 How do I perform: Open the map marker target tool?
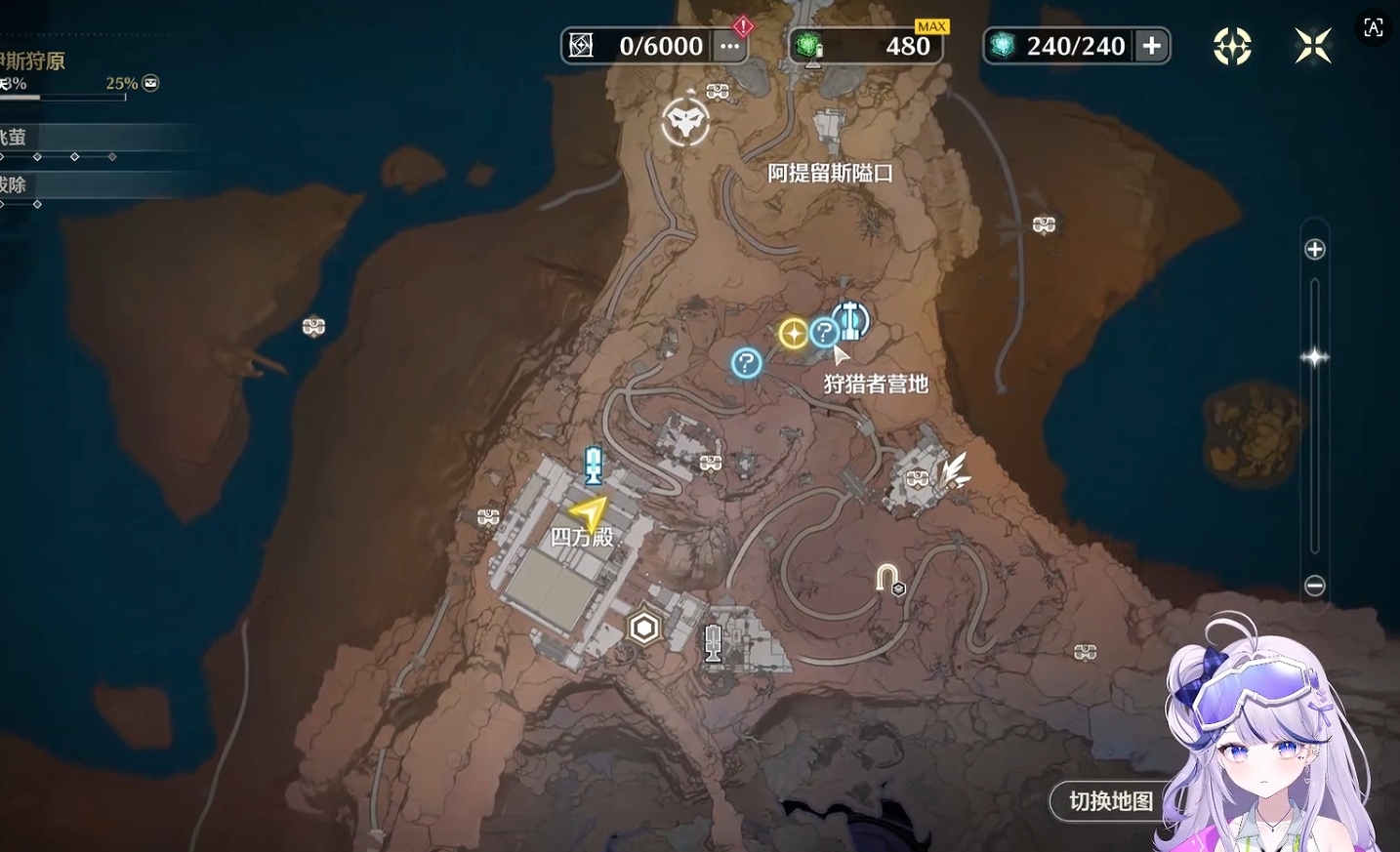pyautogui.click(x=1232, y=46)
